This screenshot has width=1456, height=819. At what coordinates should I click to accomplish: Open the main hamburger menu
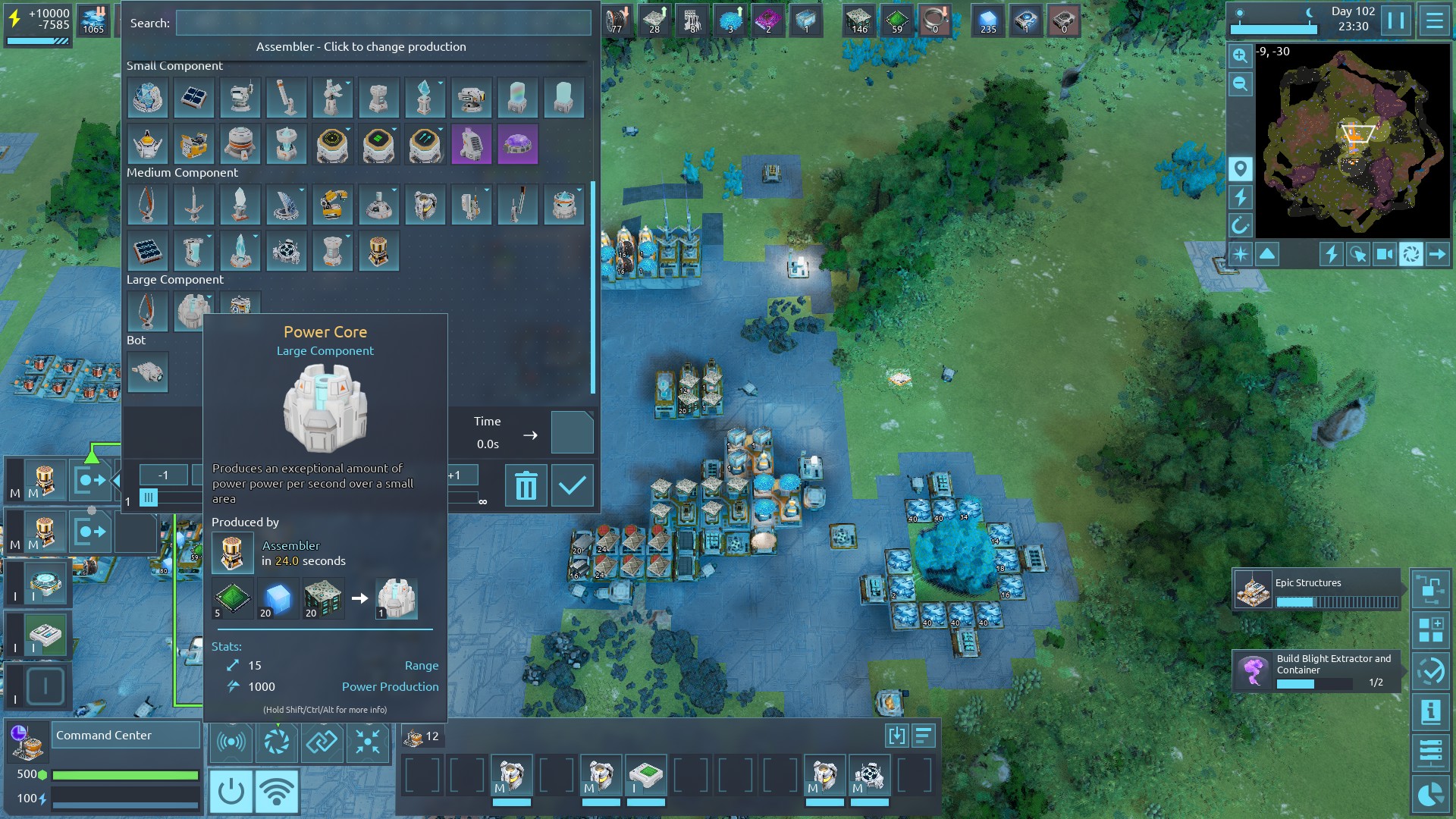click(1434, 20)
